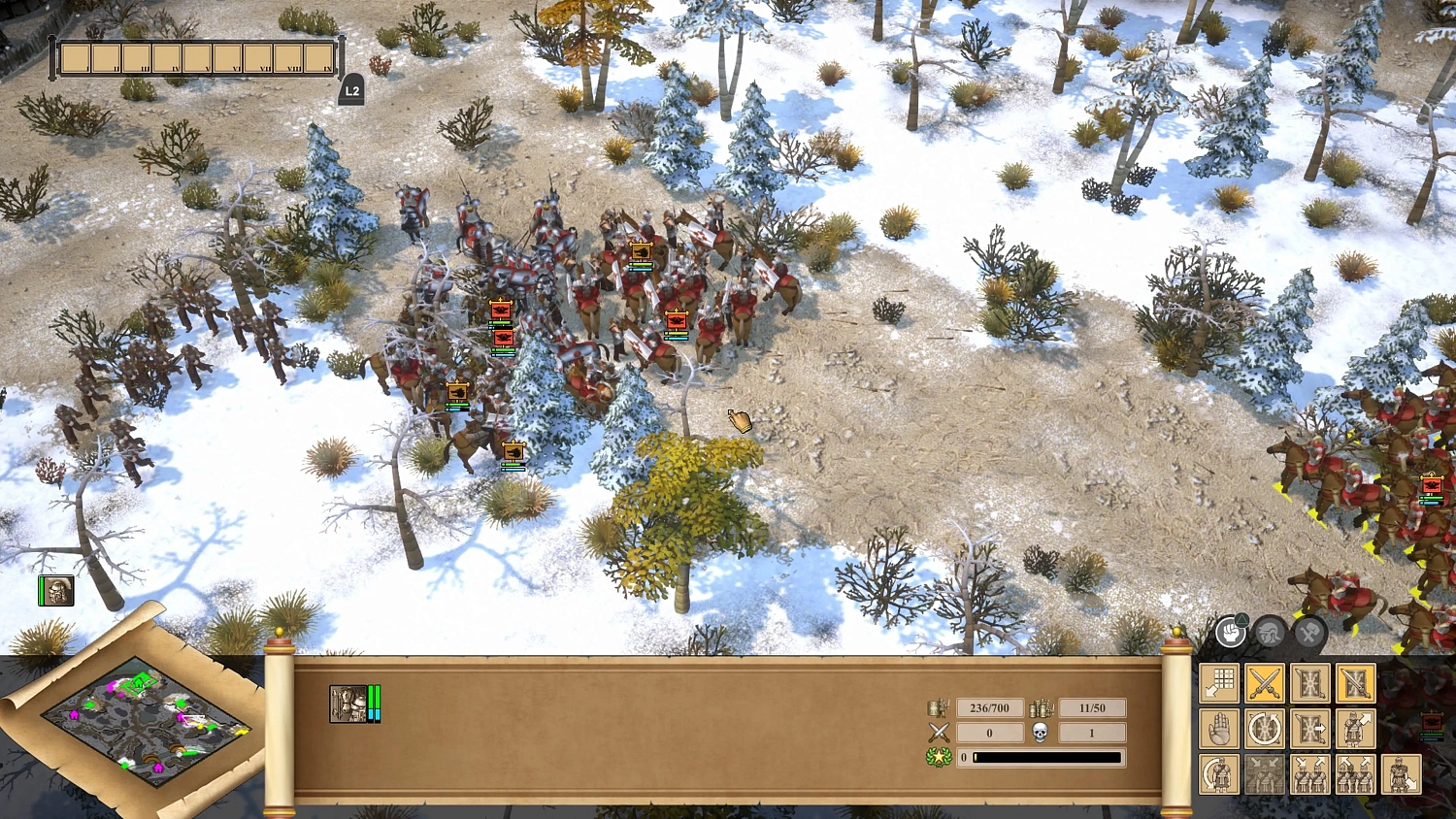Viewport: 1456px width, 819px height.
Task: Click the L2 tombstone marker
Action: click(351, 89)
